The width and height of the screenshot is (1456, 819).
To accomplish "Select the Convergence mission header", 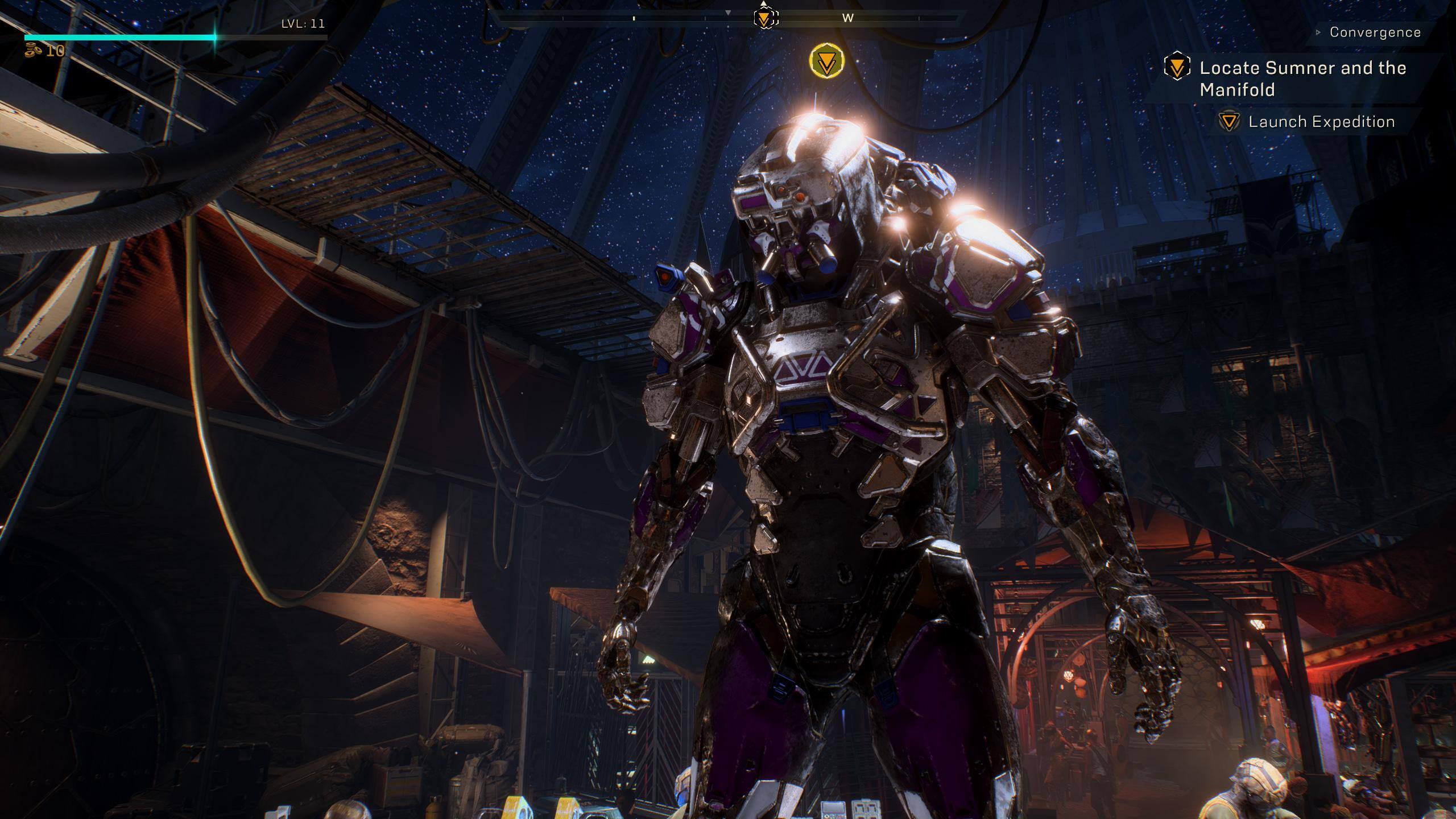I will tap(1374, 32).
